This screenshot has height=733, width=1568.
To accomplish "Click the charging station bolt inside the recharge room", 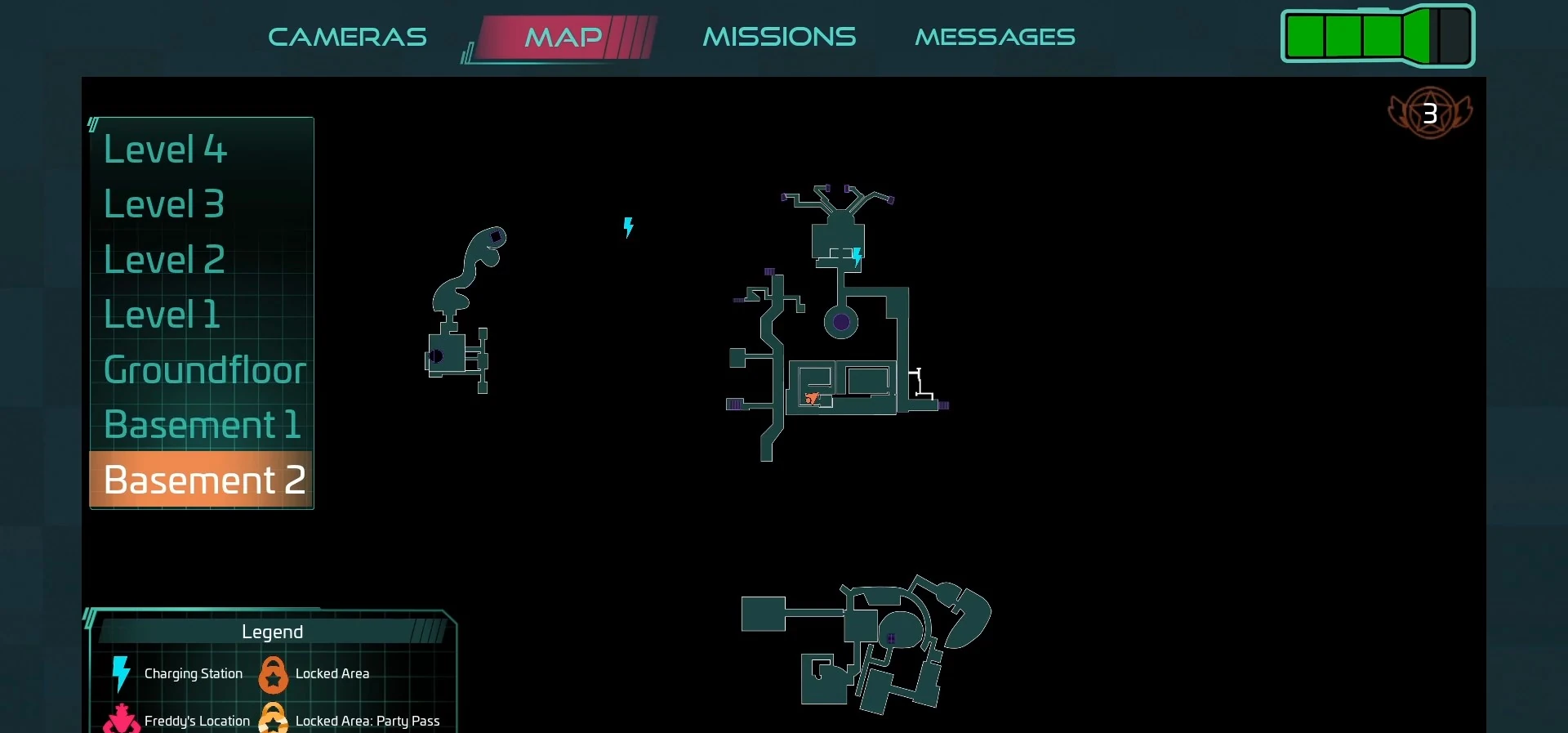I will (856, 256).
